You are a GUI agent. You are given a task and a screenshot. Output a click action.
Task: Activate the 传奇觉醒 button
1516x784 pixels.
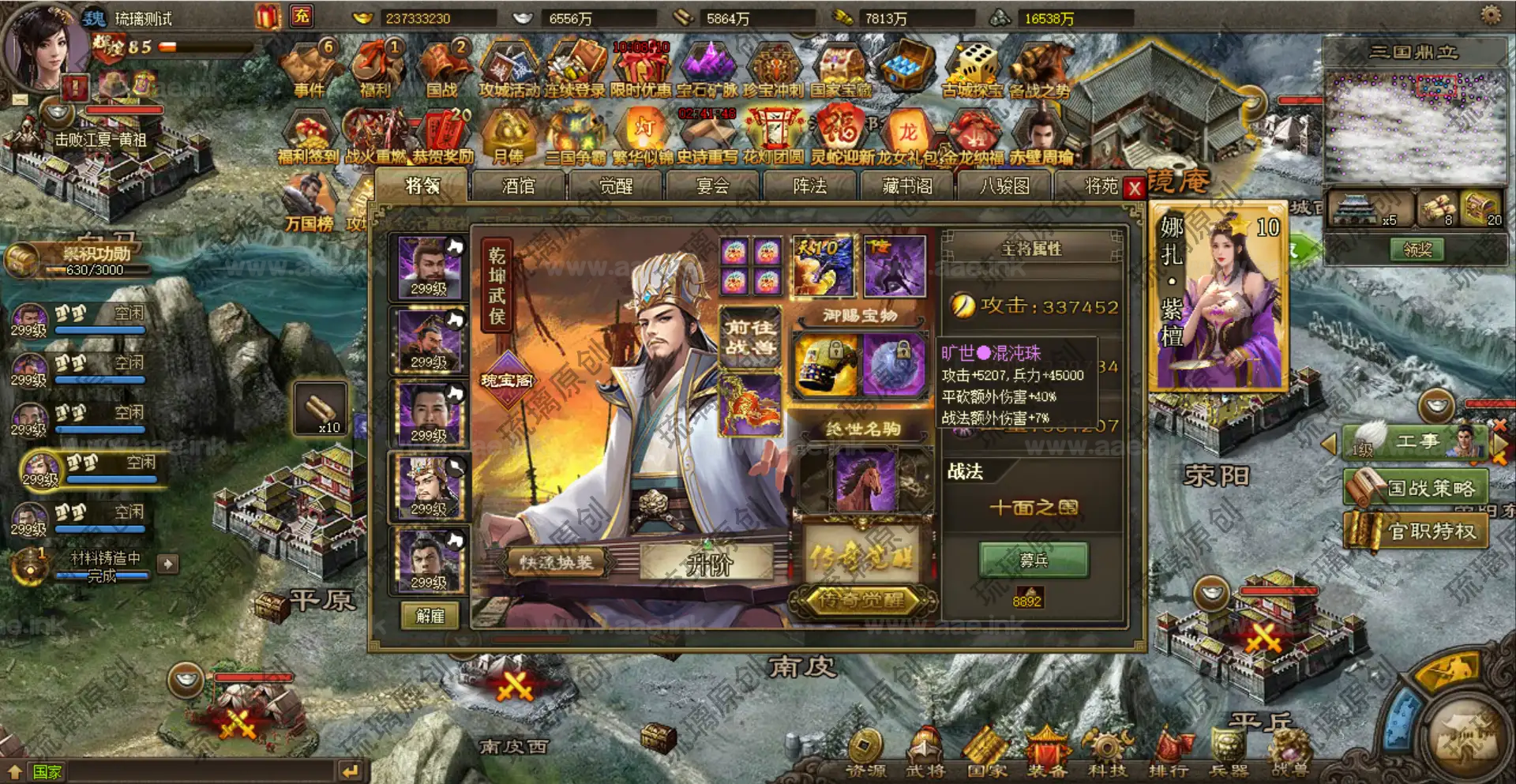pos(861,600)
